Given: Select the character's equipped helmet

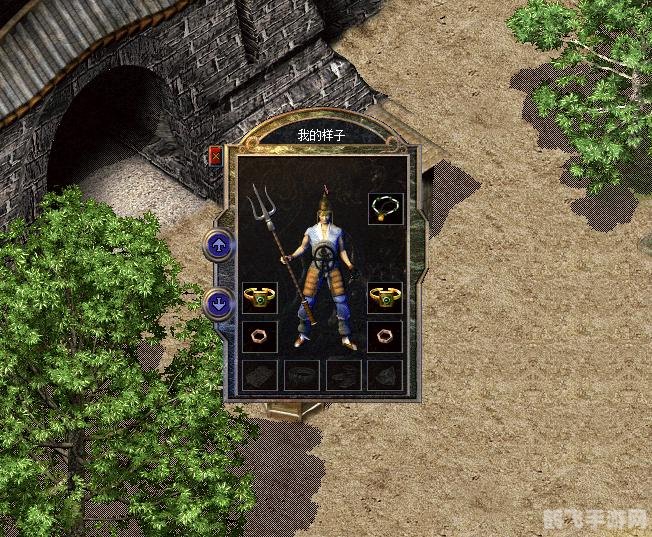Looking at the screenshot, I should coord(324,207).
